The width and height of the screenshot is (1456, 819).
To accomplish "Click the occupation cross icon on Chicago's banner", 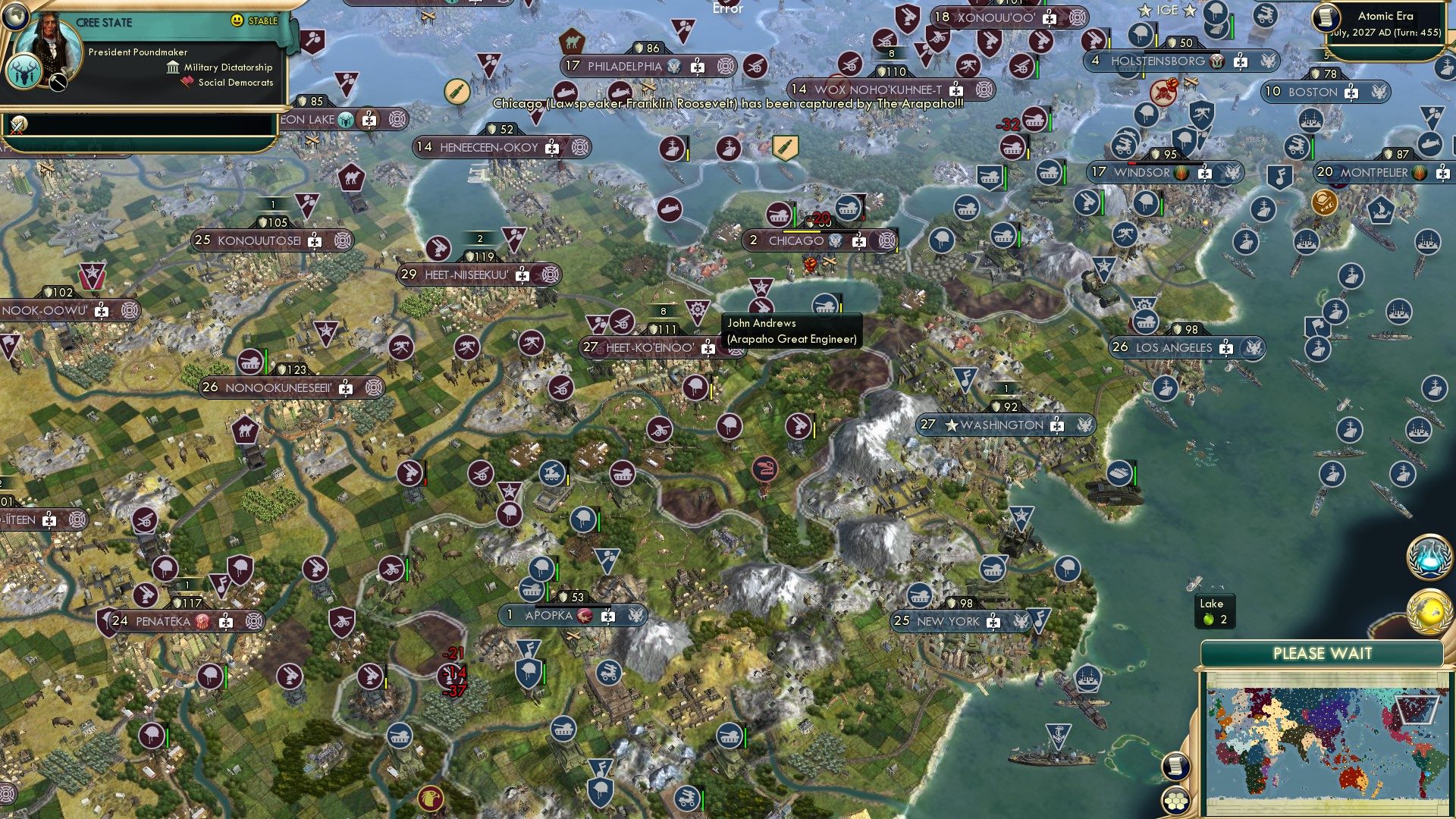I will point(859,243).
